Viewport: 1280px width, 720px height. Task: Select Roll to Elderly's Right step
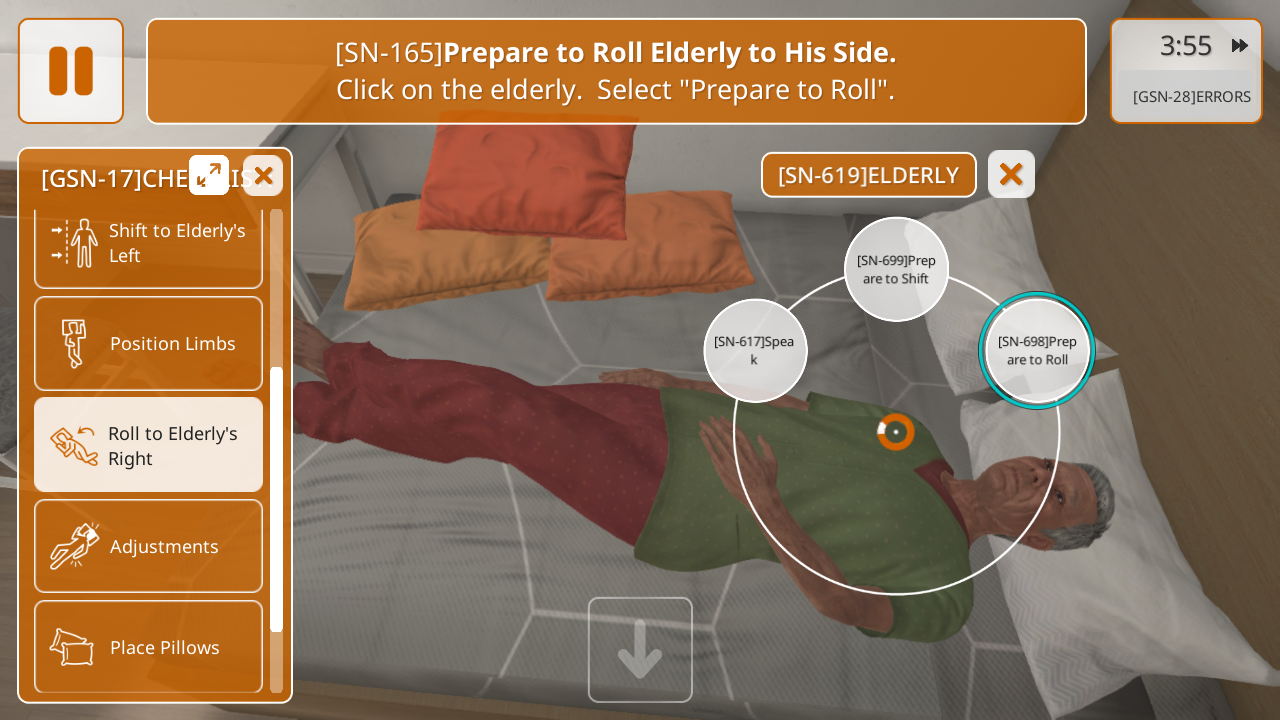click(x=148, y=445)
